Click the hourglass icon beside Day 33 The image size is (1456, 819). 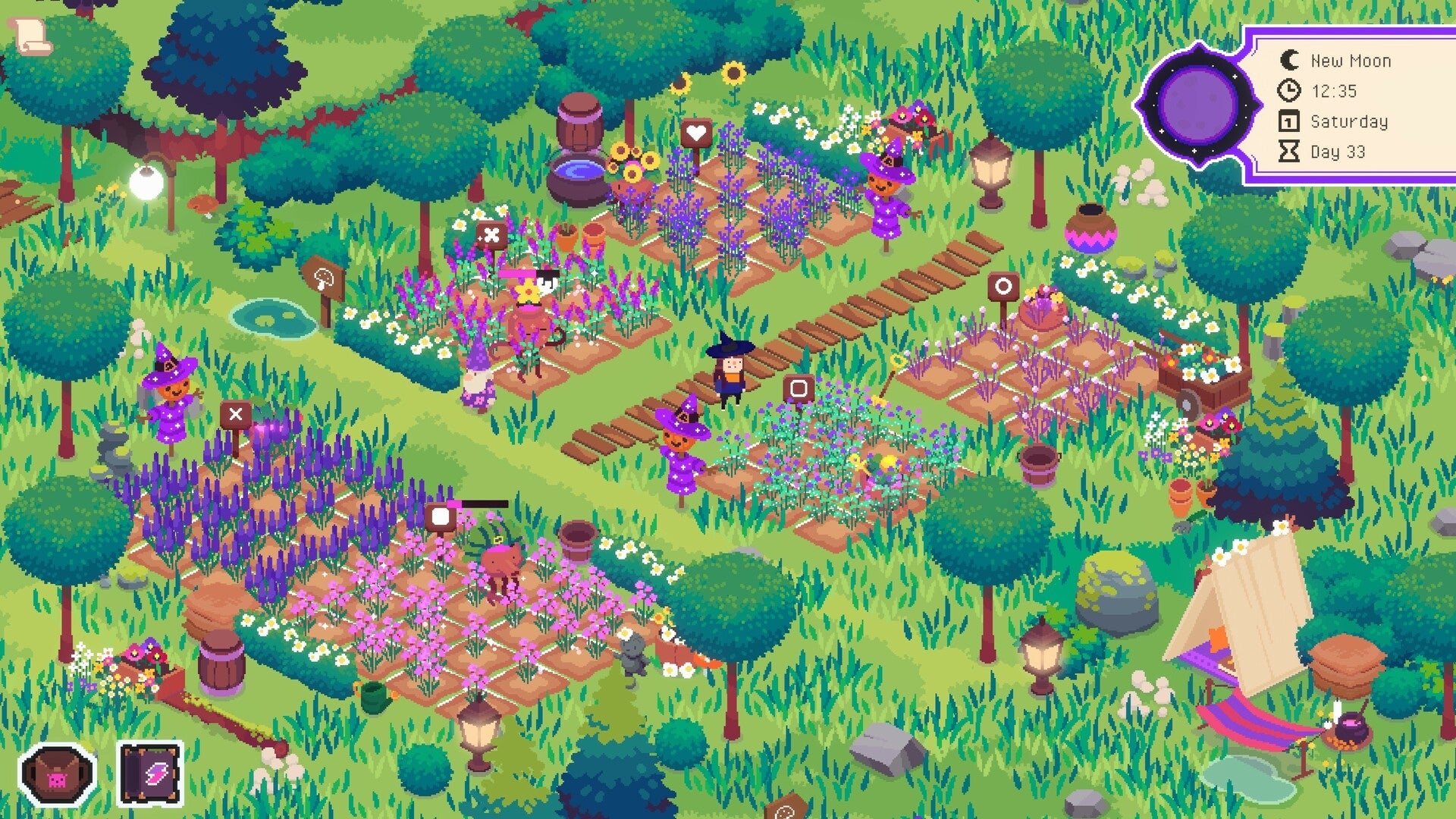1289,151
